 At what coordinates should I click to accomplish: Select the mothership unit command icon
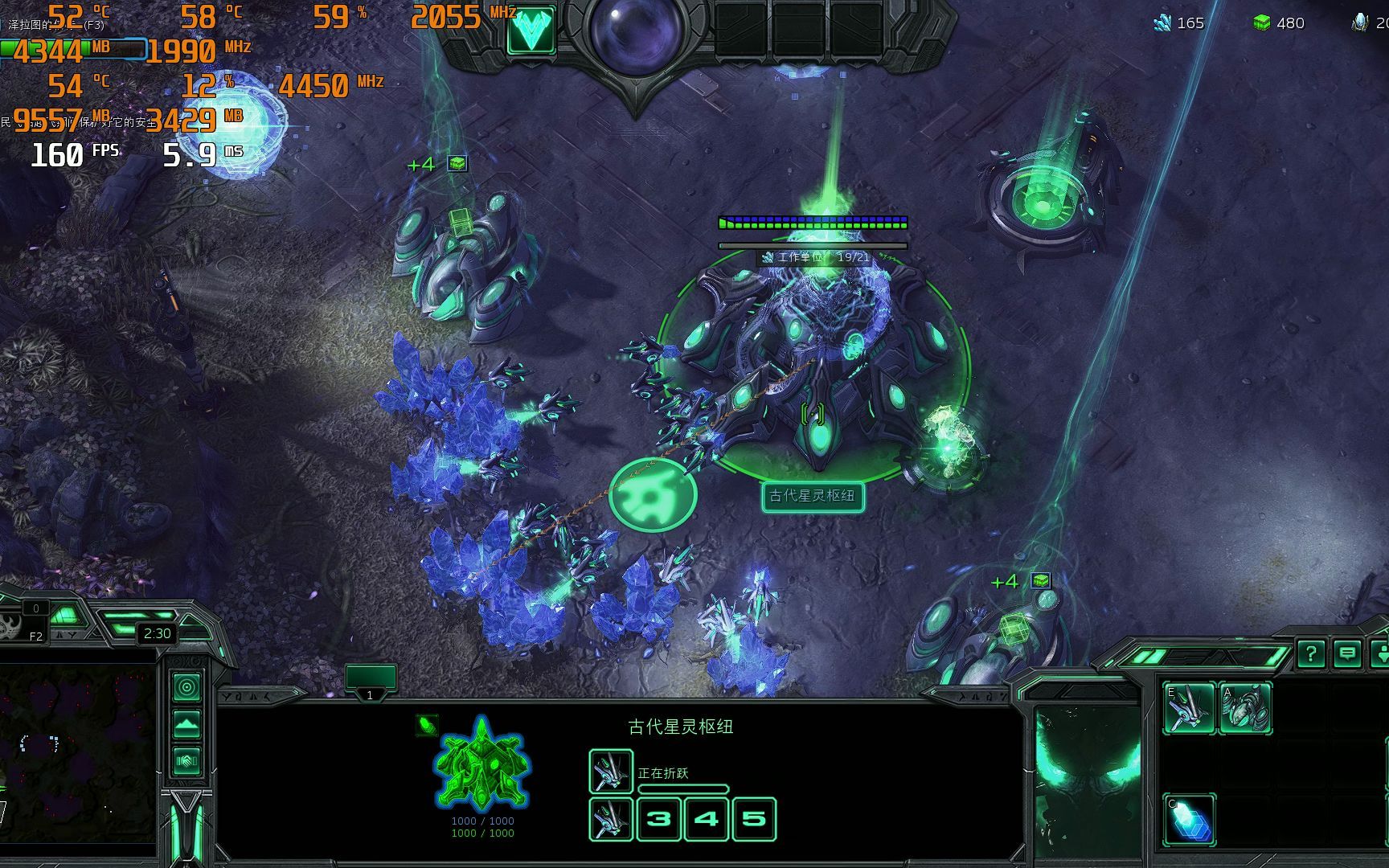[1245, 707]
